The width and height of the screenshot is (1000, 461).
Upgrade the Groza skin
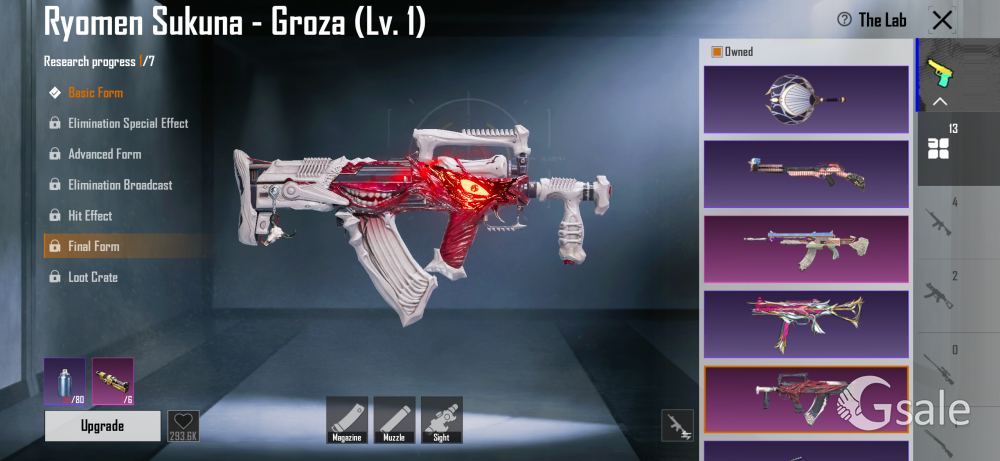point(102,426)
